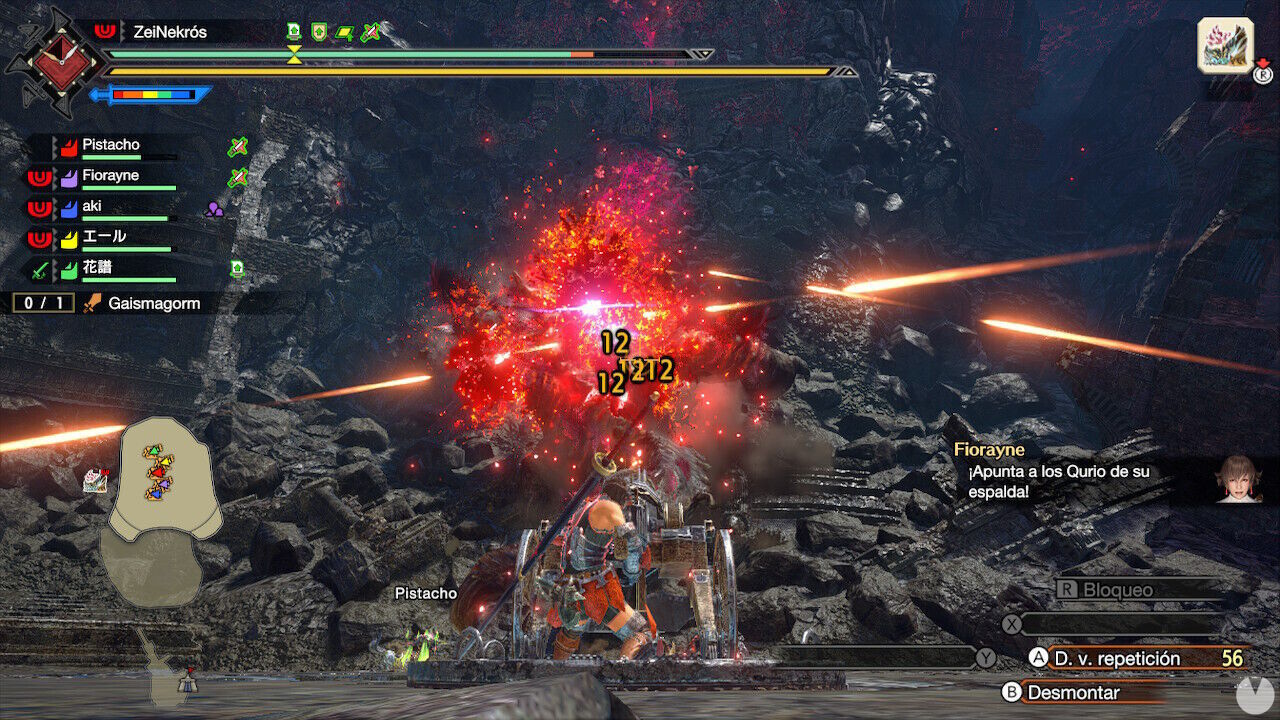1280x720 pixels.
Task: Select Fiorayne in the party list
Action: (x=110, y=176)
